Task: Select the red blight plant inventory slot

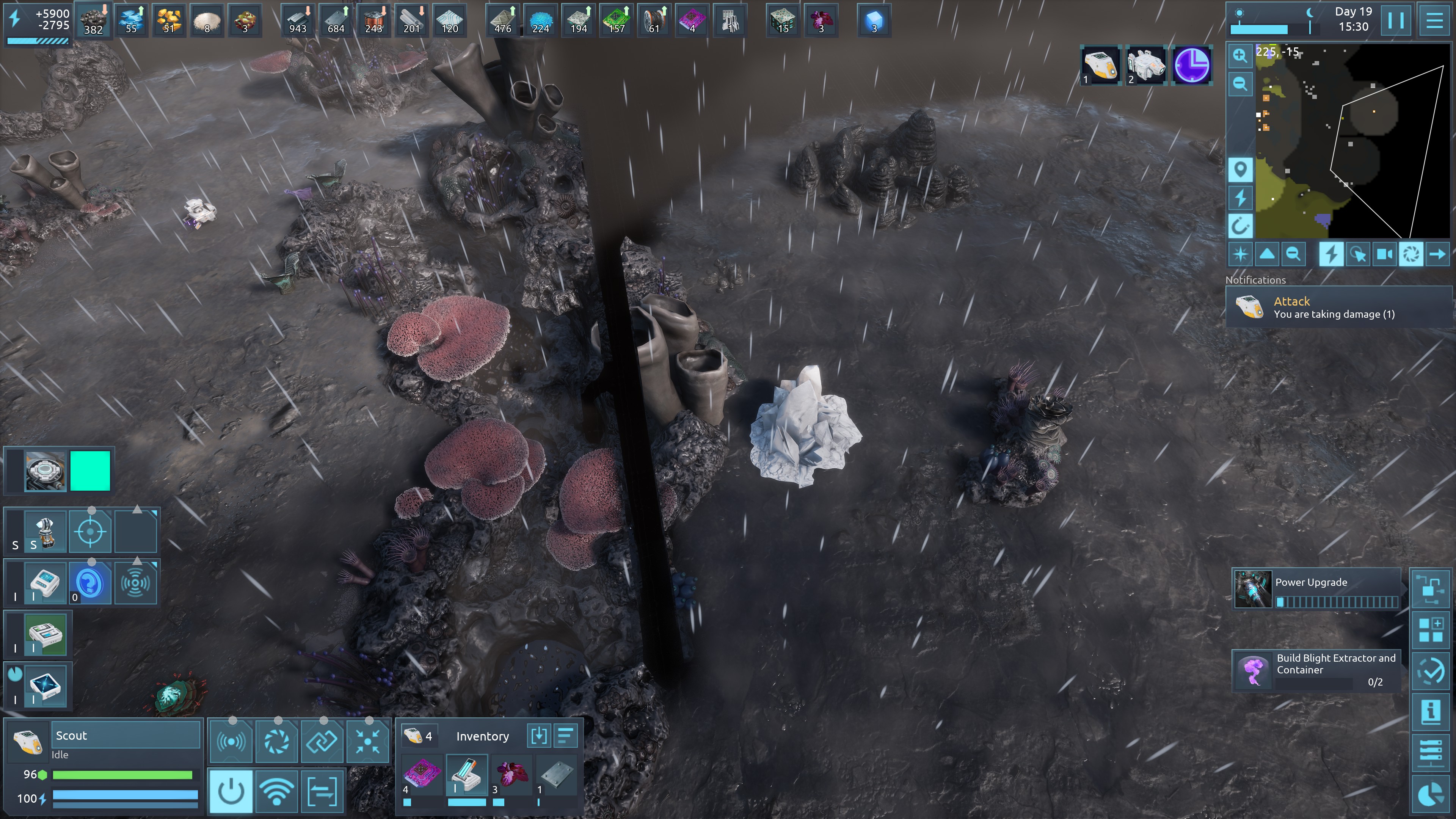Action: tap(511, 774)
